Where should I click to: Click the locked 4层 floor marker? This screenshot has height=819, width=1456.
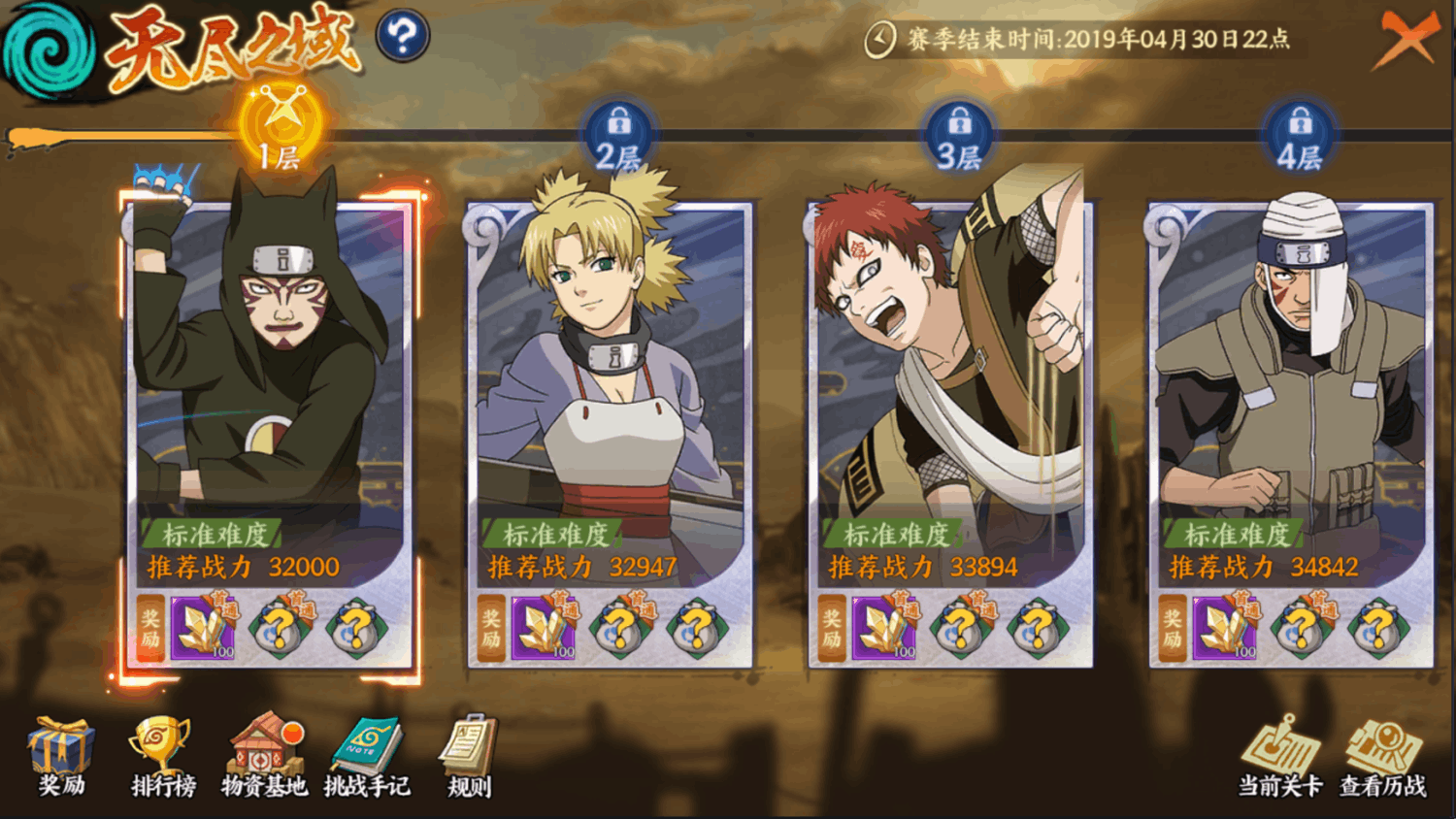(x=1300, y=136)
